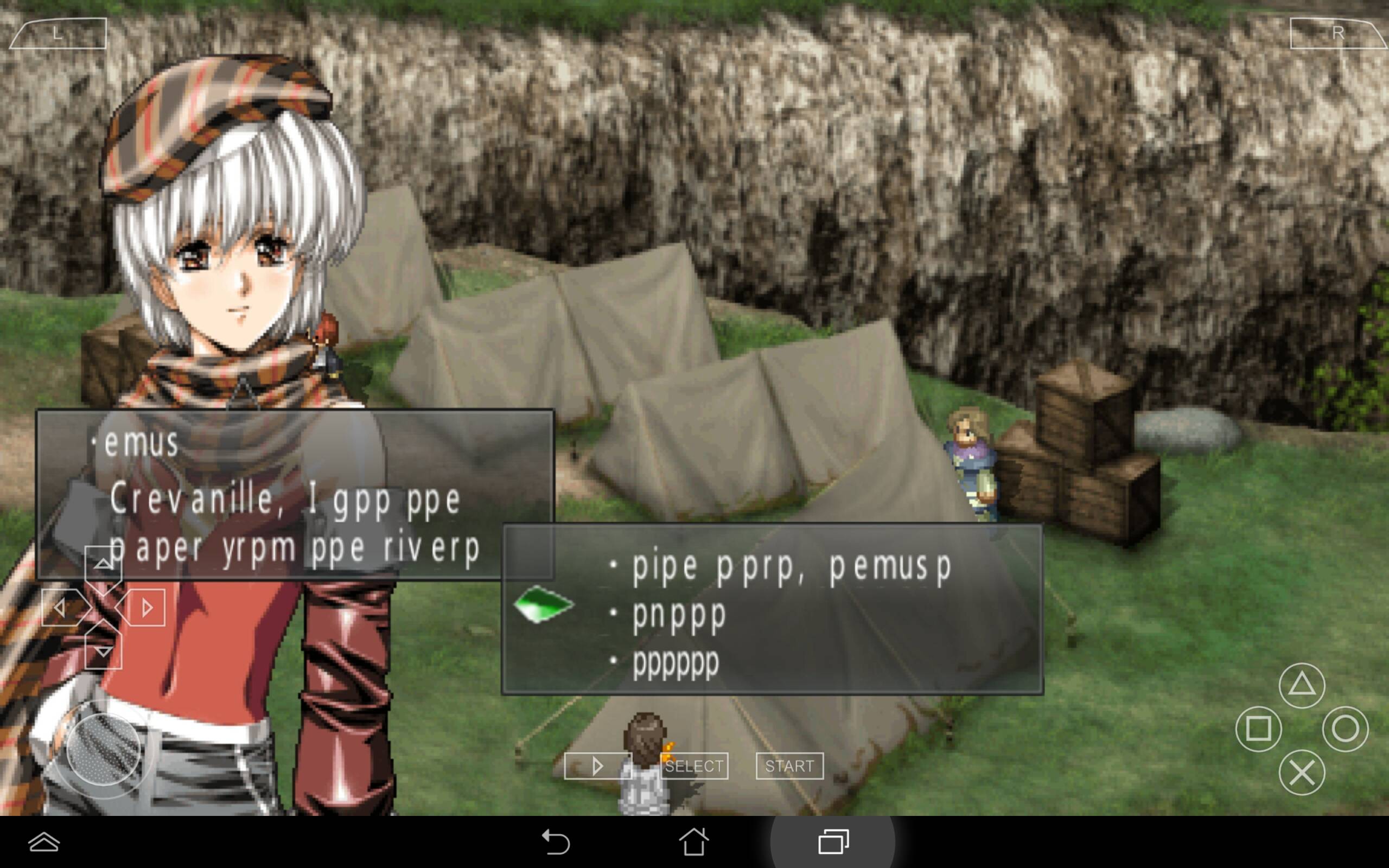Viewport: 1389px width, 868px height.
Task: Tap the SELECT touch button
Action: 694,766
